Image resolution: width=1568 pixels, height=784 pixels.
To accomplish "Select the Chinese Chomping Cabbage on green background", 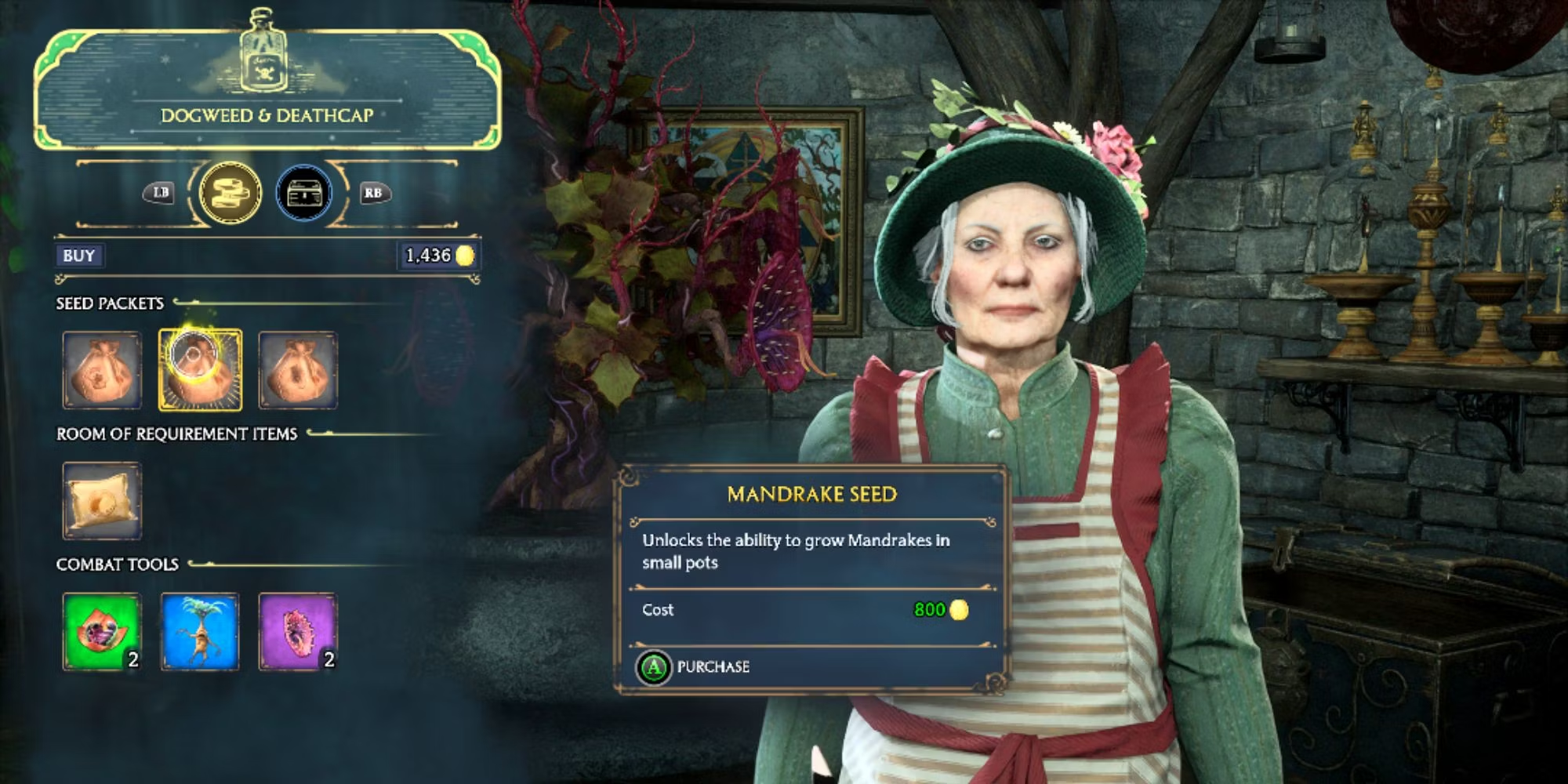I will coord(102,632).
